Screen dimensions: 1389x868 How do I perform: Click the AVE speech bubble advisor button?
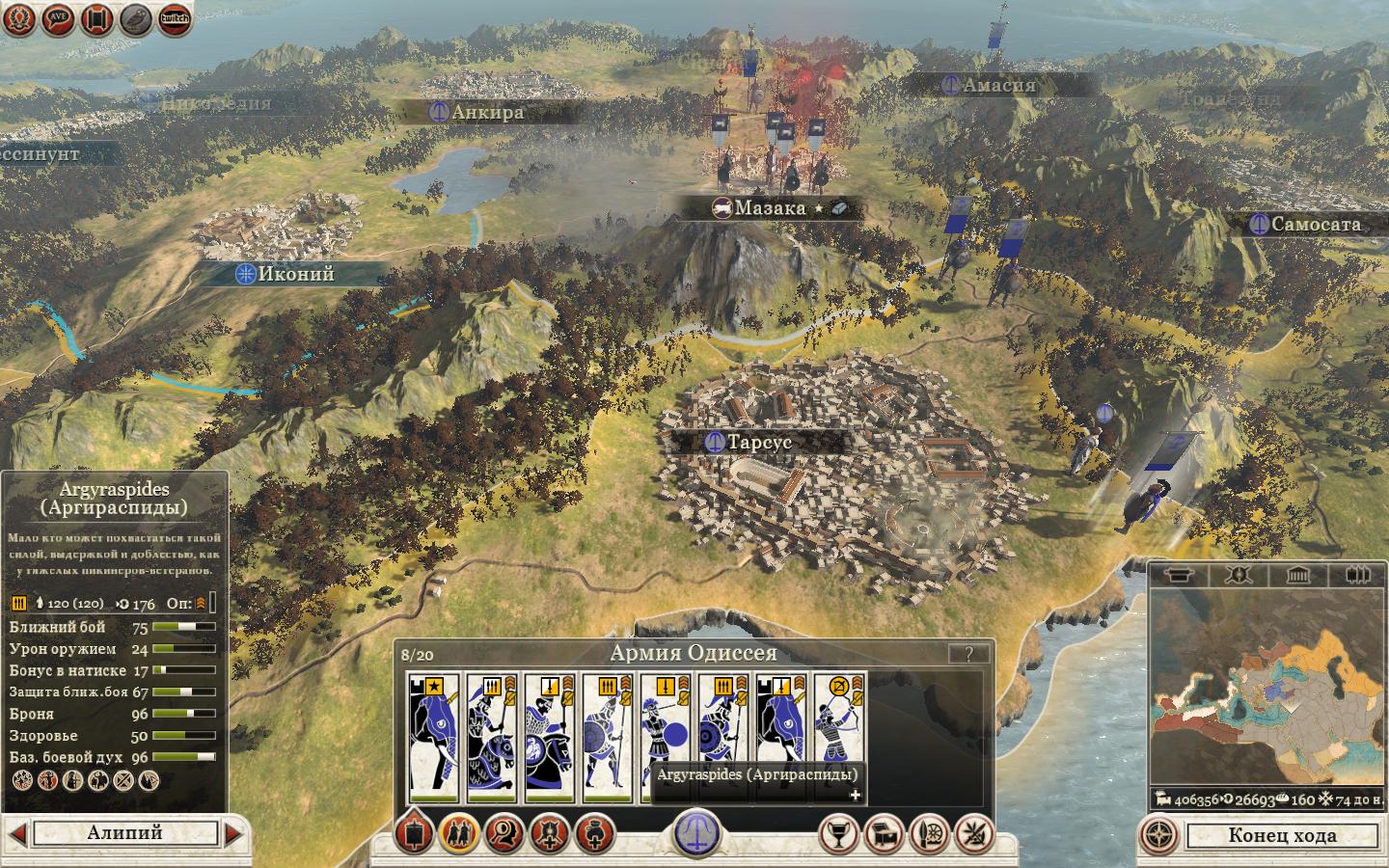[60, 18]
